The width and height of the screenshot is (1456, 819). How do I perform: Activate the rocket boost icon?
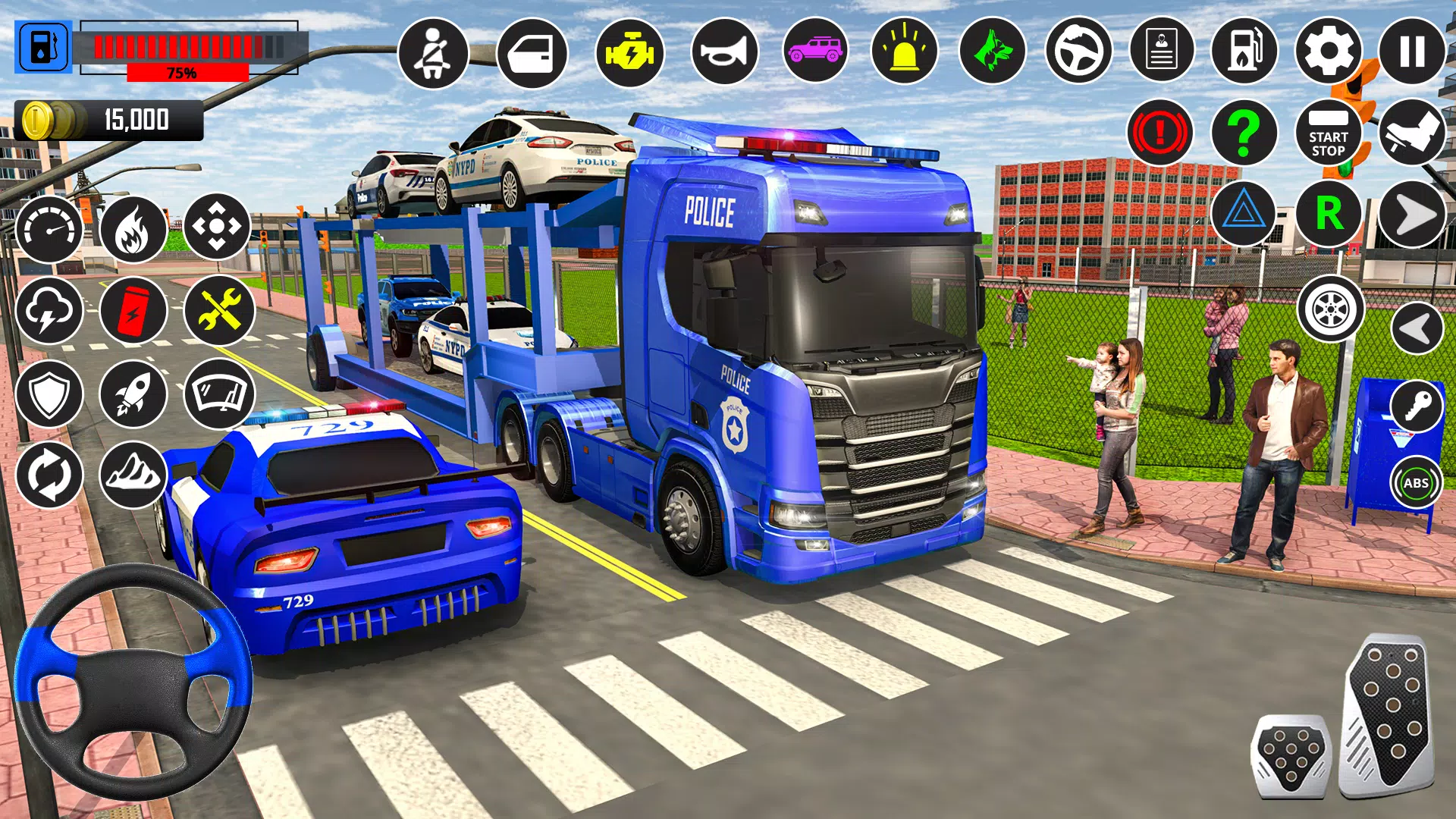[133, 394]
